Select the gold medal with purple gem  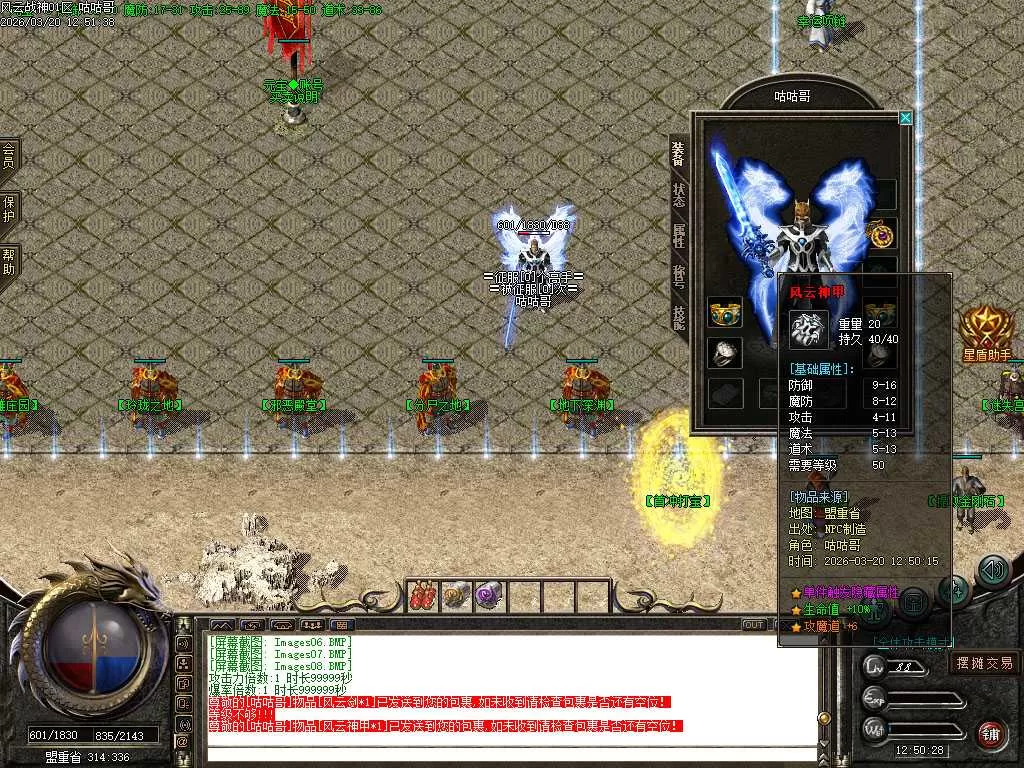881,234
